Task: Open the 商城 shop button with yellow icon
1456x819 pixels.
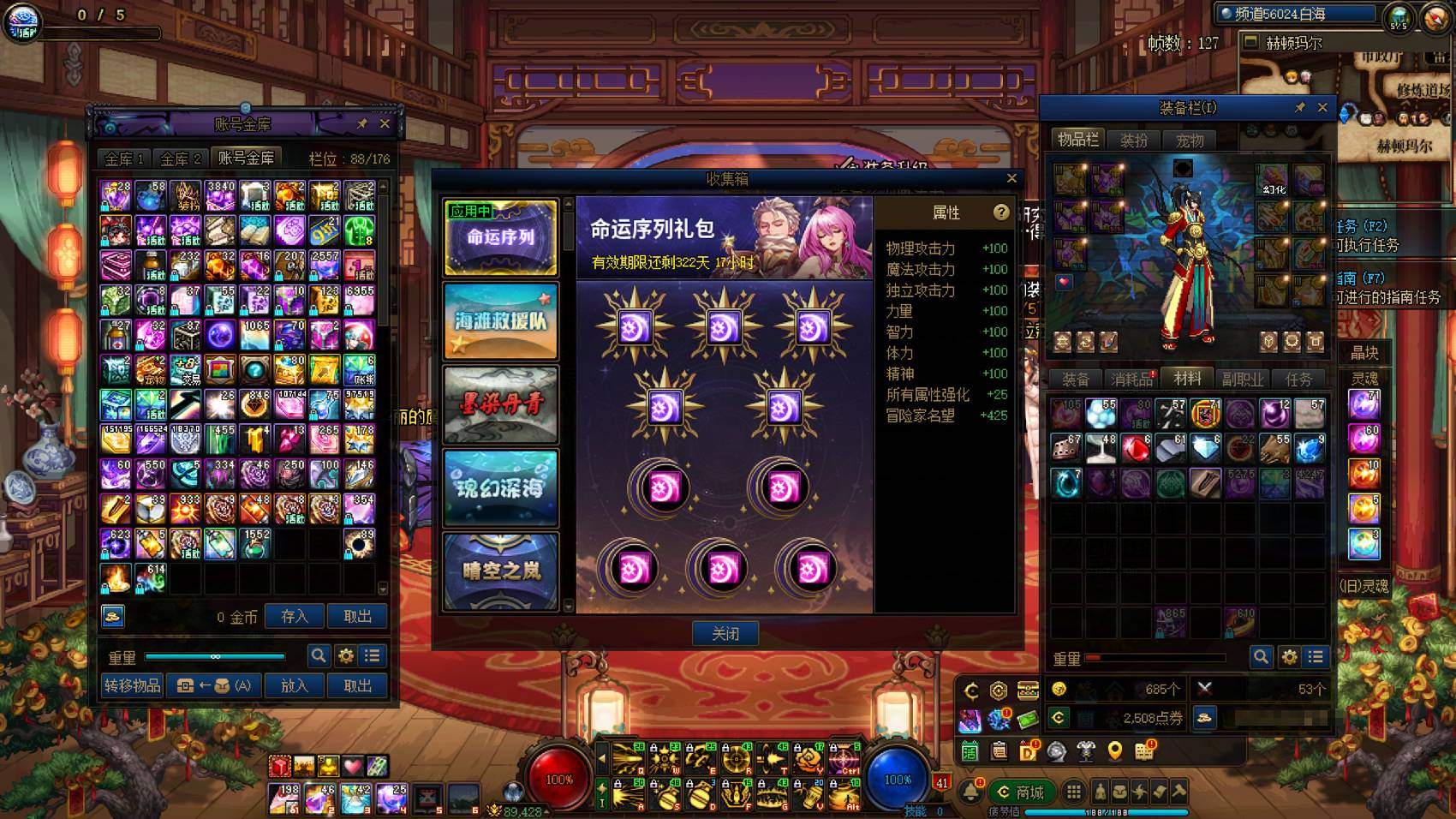Action: 1024,792
